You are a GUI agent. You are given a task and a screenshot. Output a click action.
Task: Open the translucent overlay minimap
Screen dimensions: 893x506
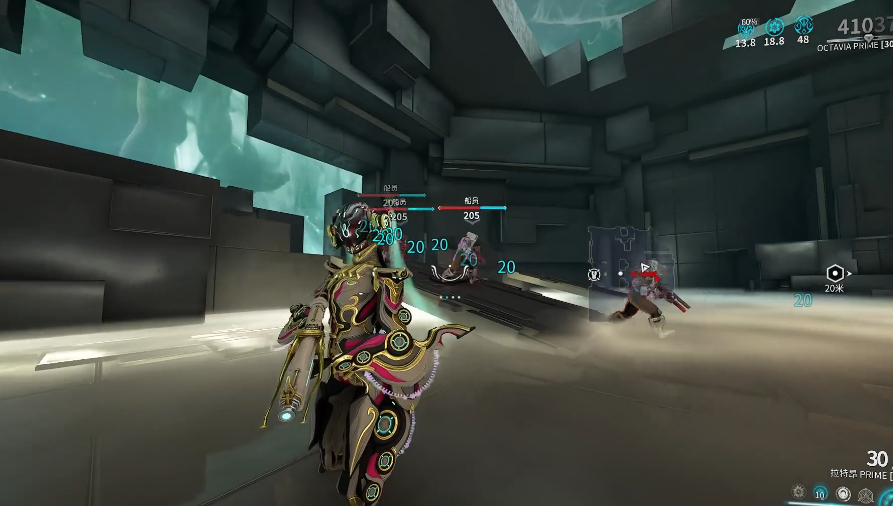pos(631,270)
